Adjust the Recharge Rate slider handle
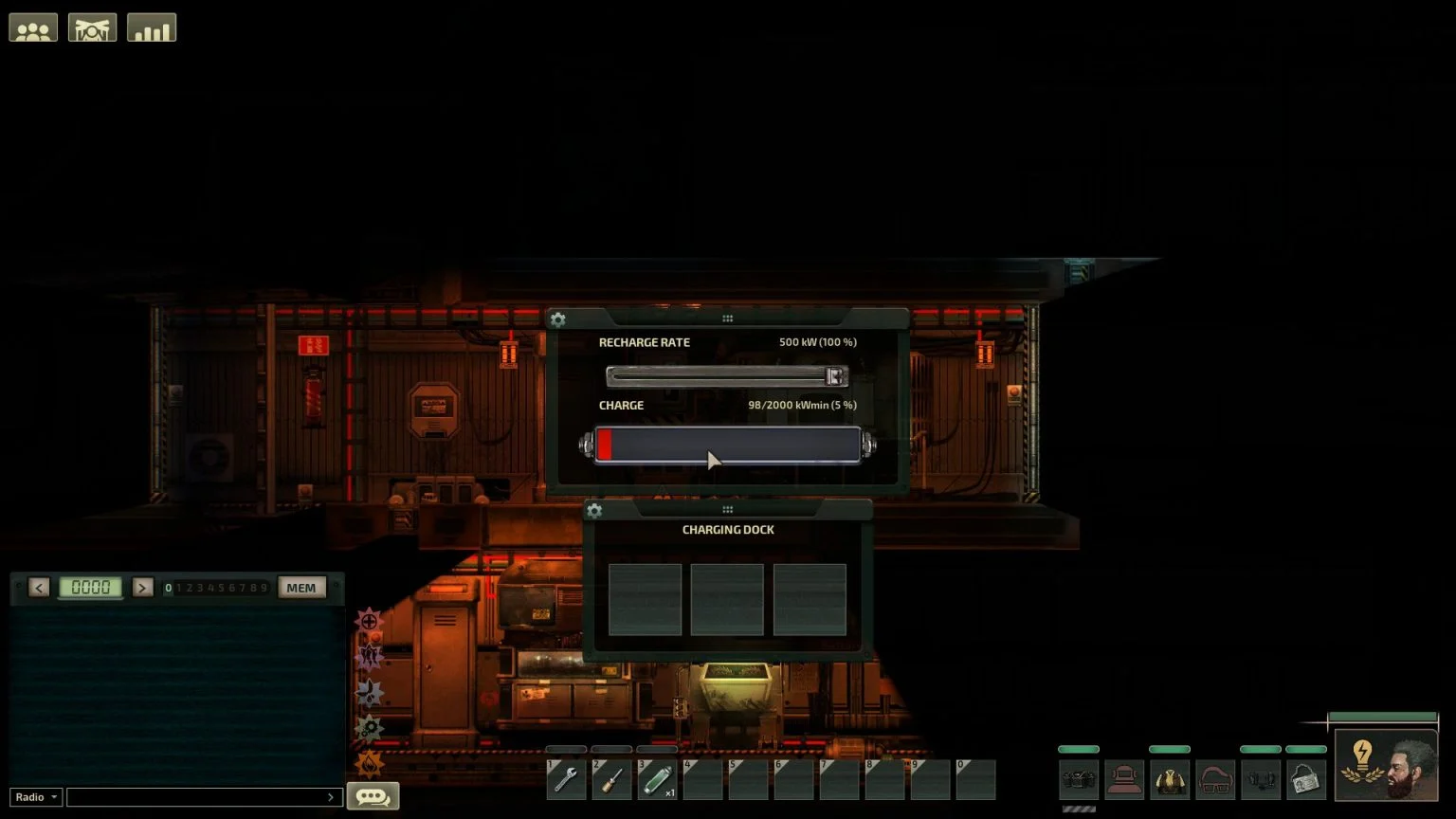 (834, 376)
